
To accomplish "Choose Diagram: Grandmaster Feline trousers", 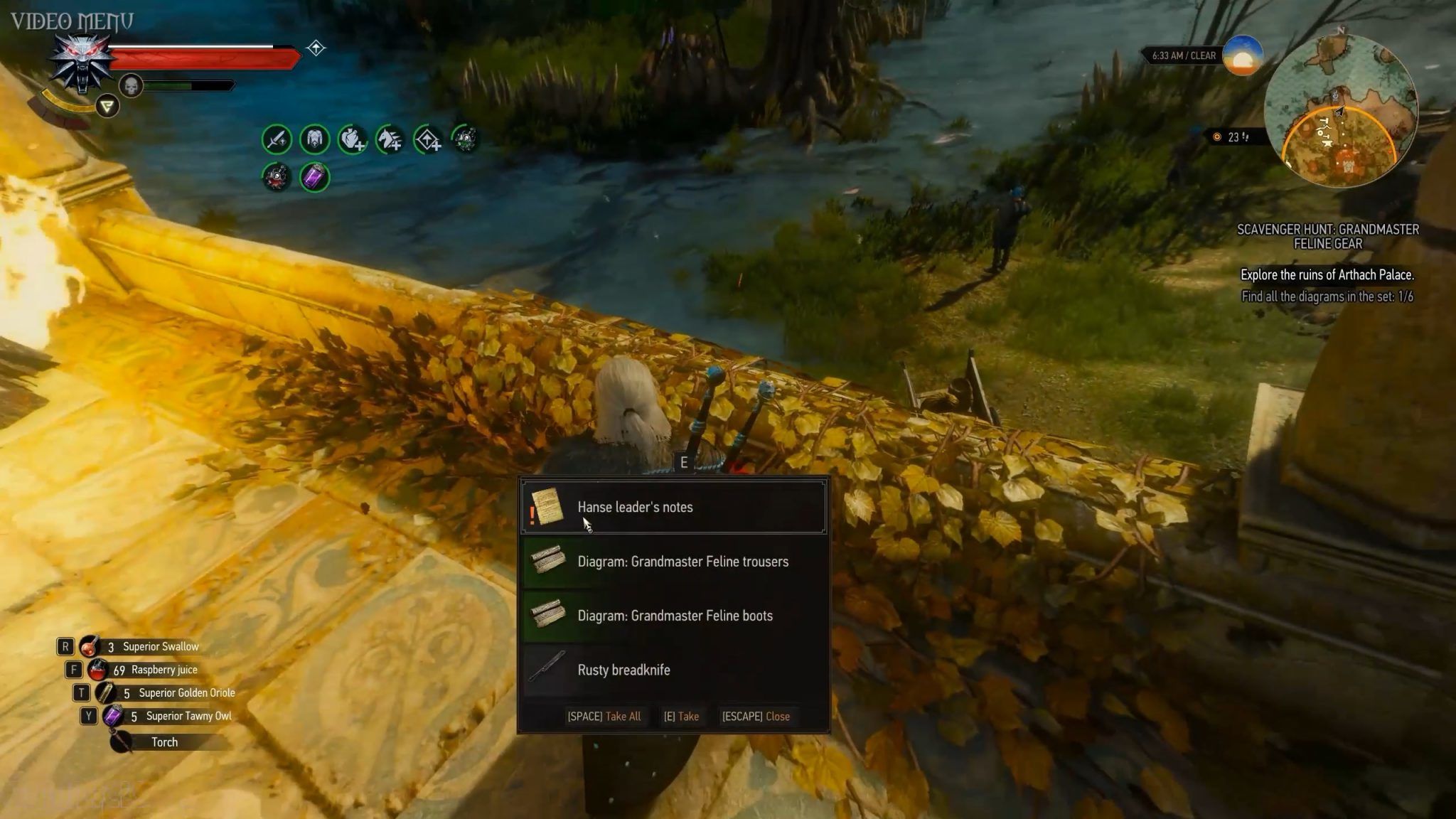I will (x=673, y=562).
